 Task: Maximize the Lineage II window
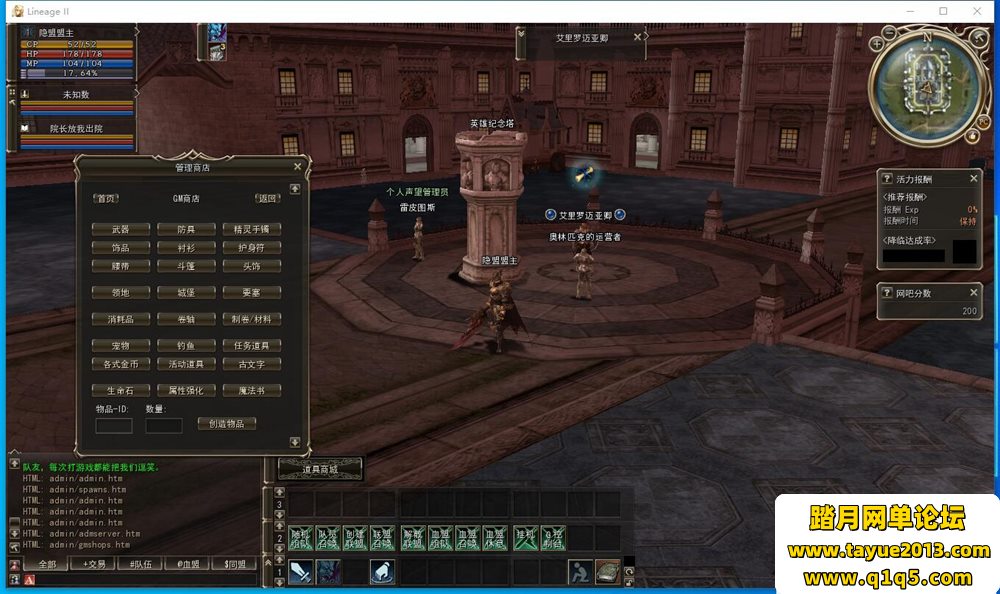click(x=943, y=11)
